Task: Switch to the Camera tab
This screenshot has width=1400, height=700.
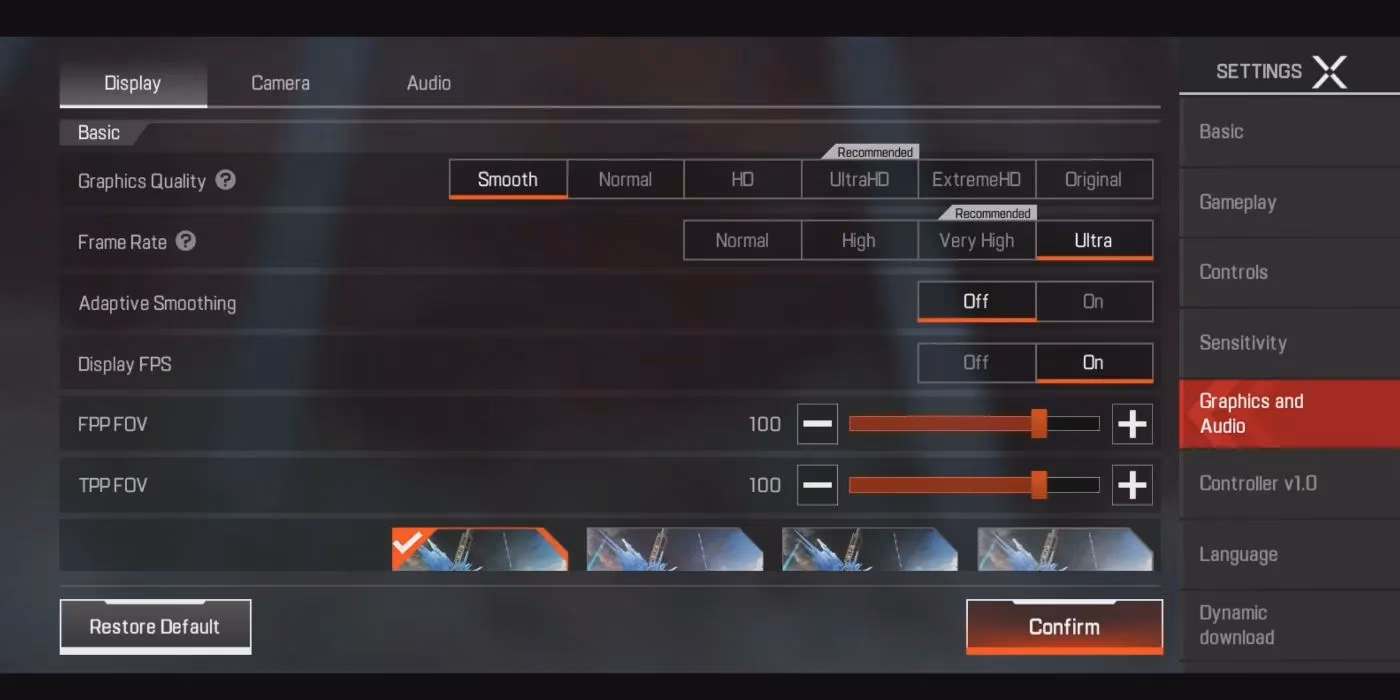Action: (280, 83)
